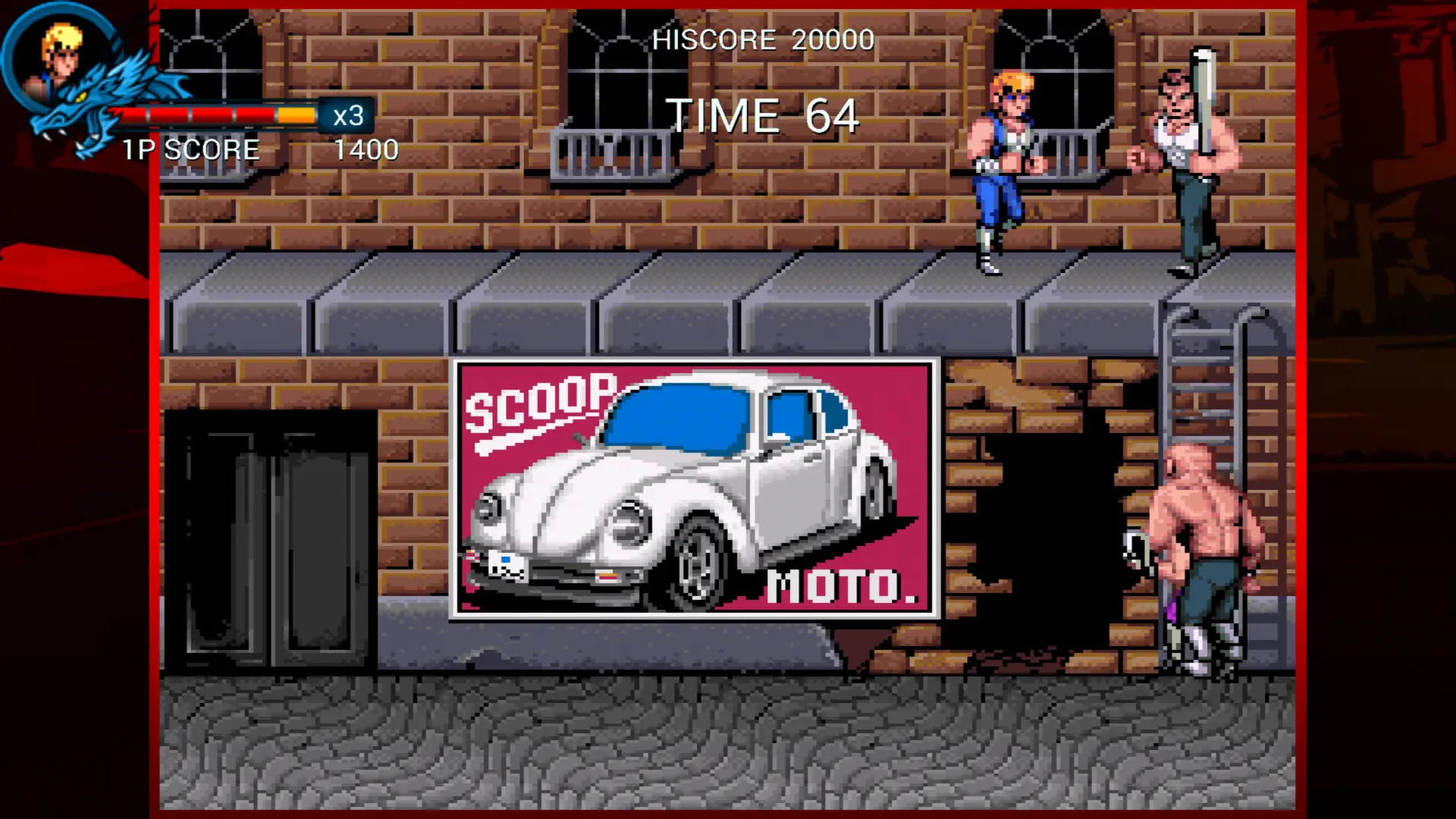Click the x3 lives counter badge
The height and width of the screenshot is (819, 1456).
point(347,115)
